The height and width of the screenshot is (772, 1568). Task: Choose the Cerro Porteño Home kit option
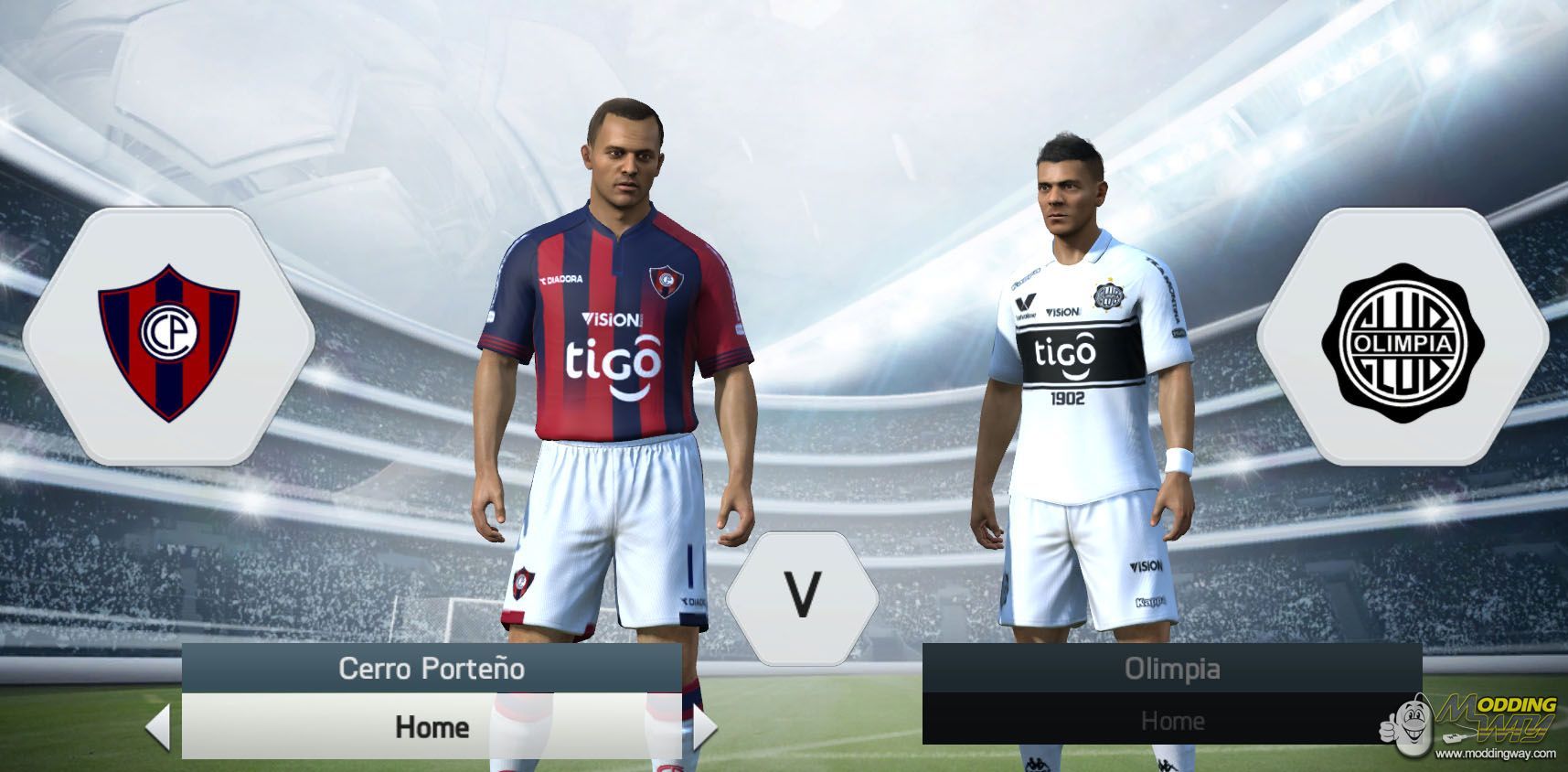pyautogui.click(x=432, y=727)
